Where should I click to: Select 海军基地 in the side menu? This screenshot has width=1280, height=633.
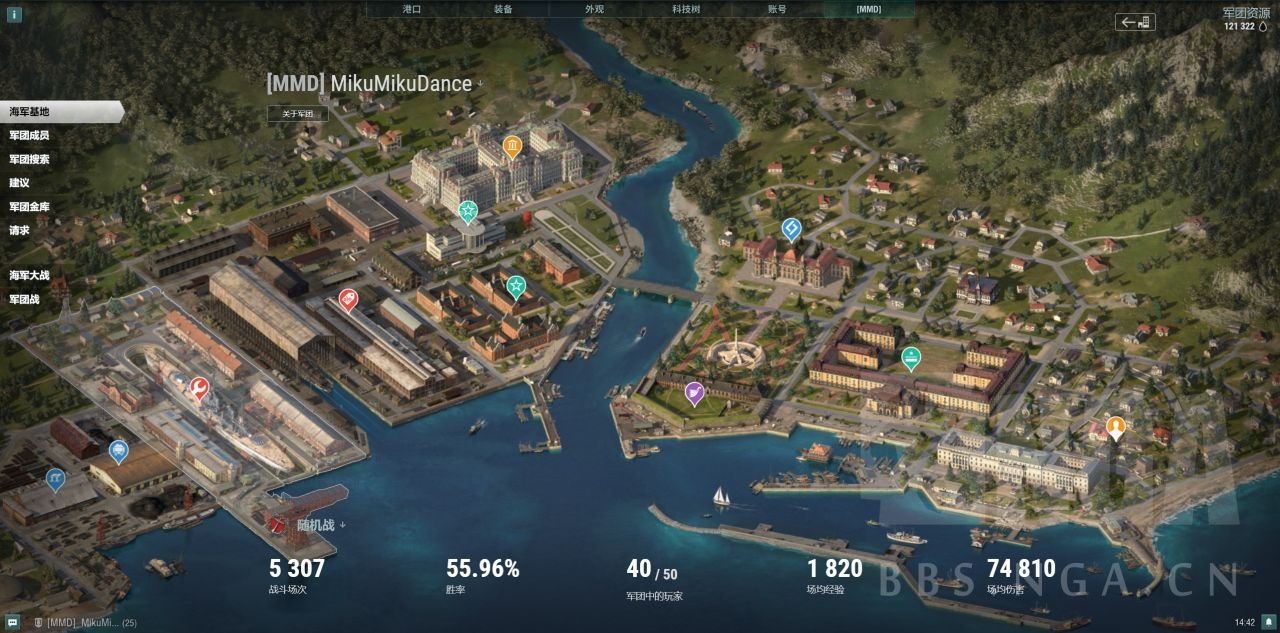pyautogui.click(x=30, y=112)
